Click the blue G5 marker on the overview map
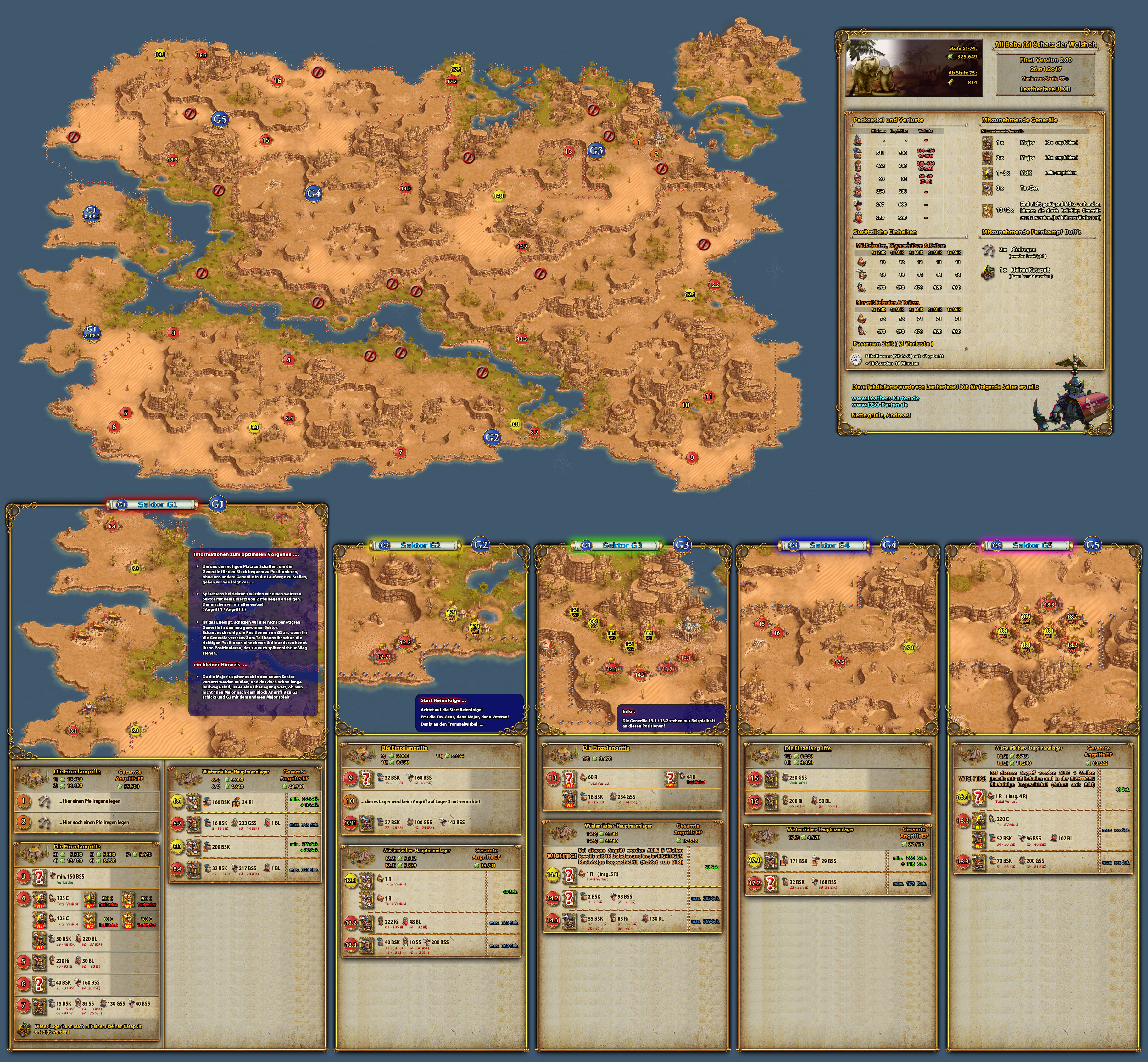1148x1062 pixels. [x=219, y=120]
